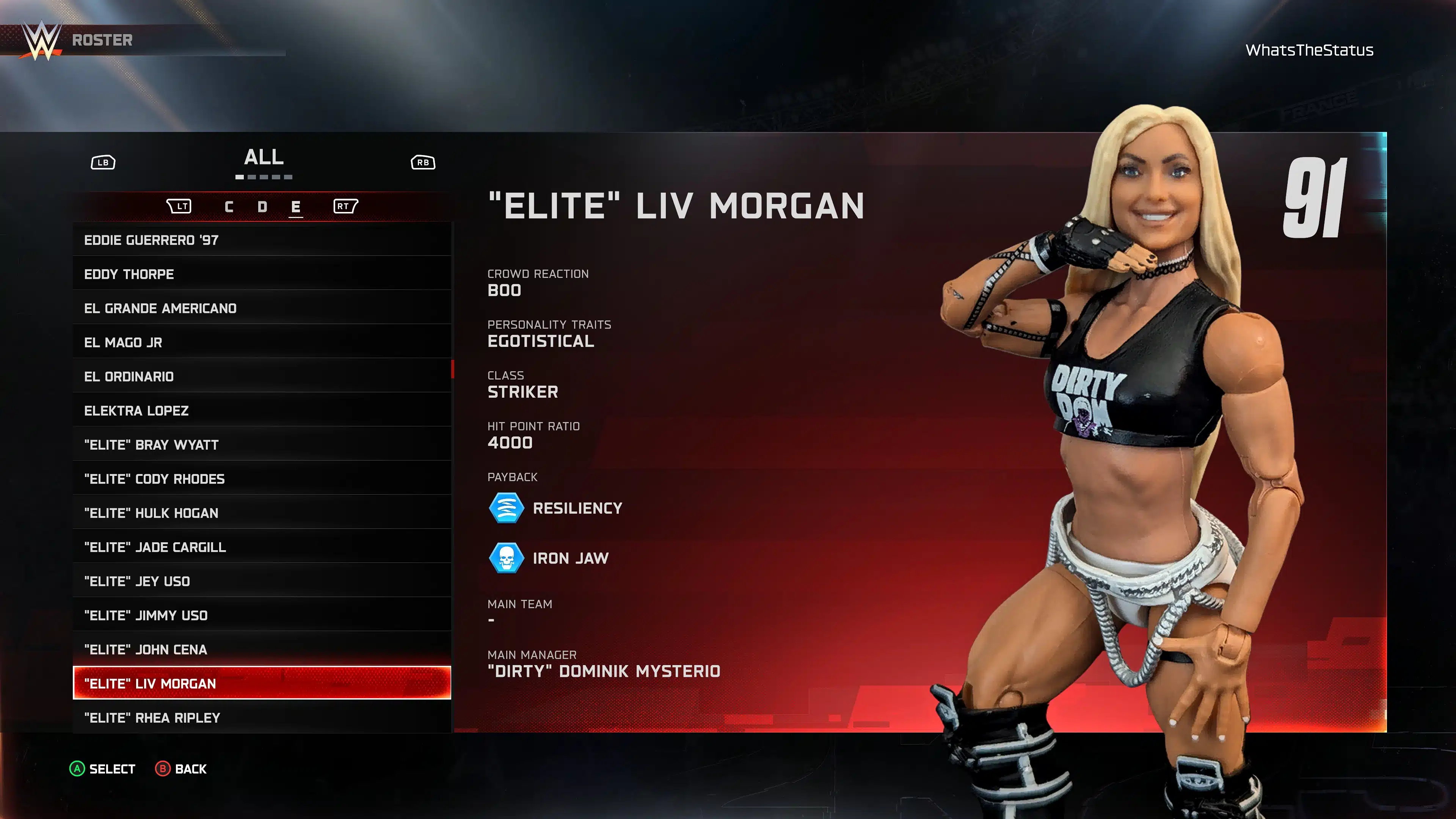Viewport: 1456px width, 819px height.
Task: Switch to the letter D filter
Action: 262,207
